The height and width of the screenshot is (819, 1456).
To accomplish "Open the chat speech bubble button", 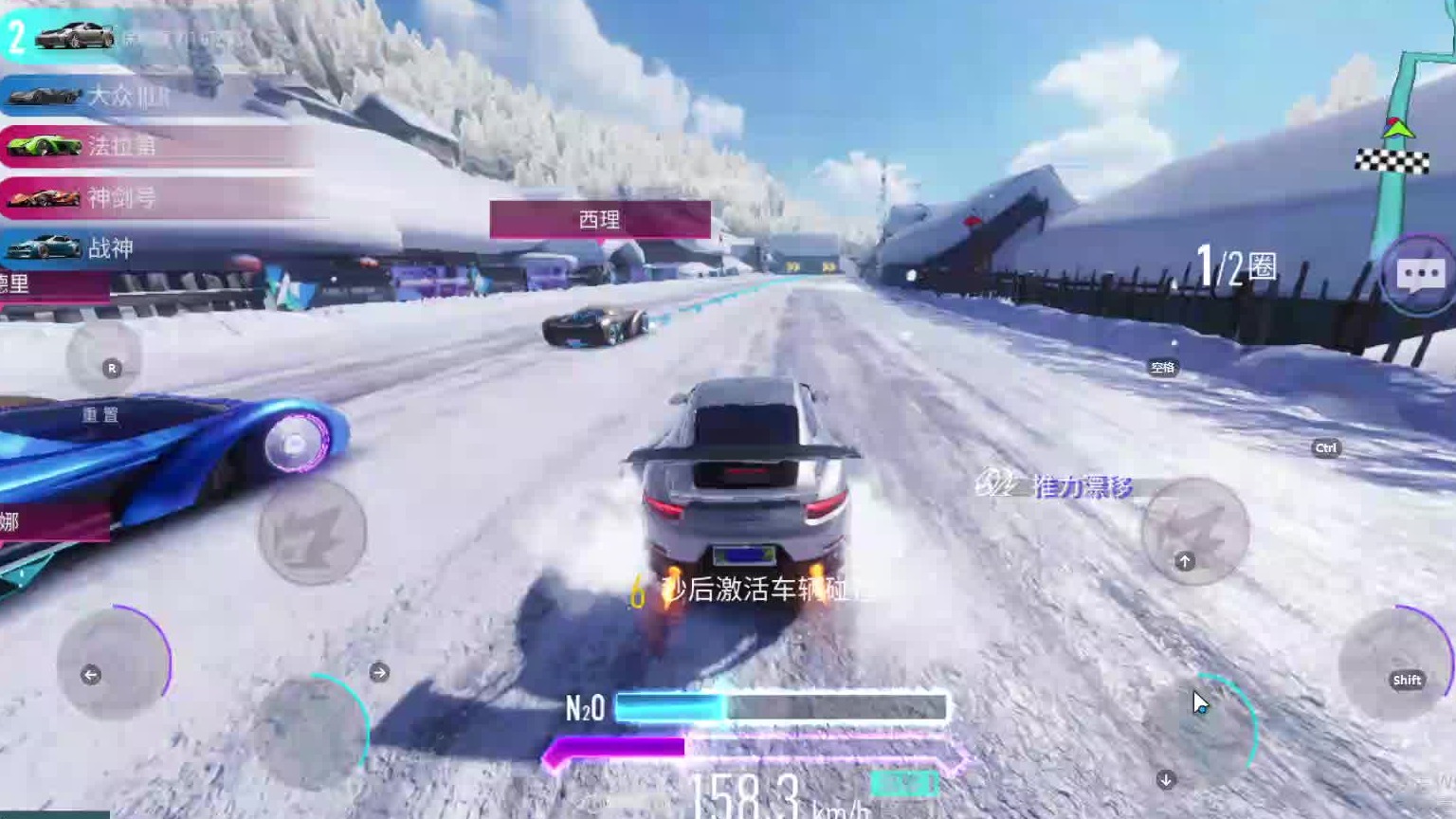I will pos(1419,275).
